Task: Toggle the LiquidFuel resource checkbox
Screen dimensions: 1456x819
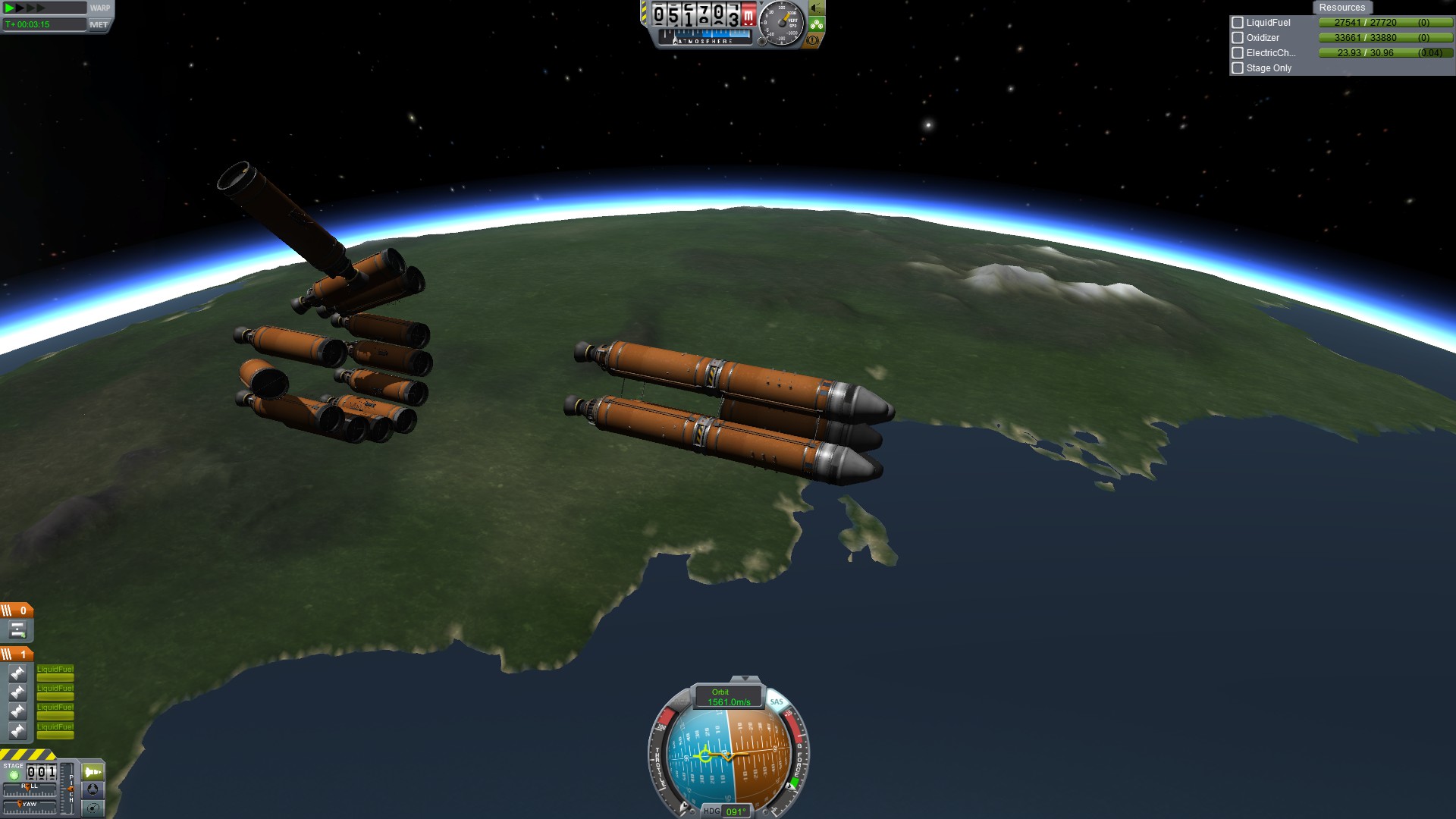Action: pos(1238,23)
